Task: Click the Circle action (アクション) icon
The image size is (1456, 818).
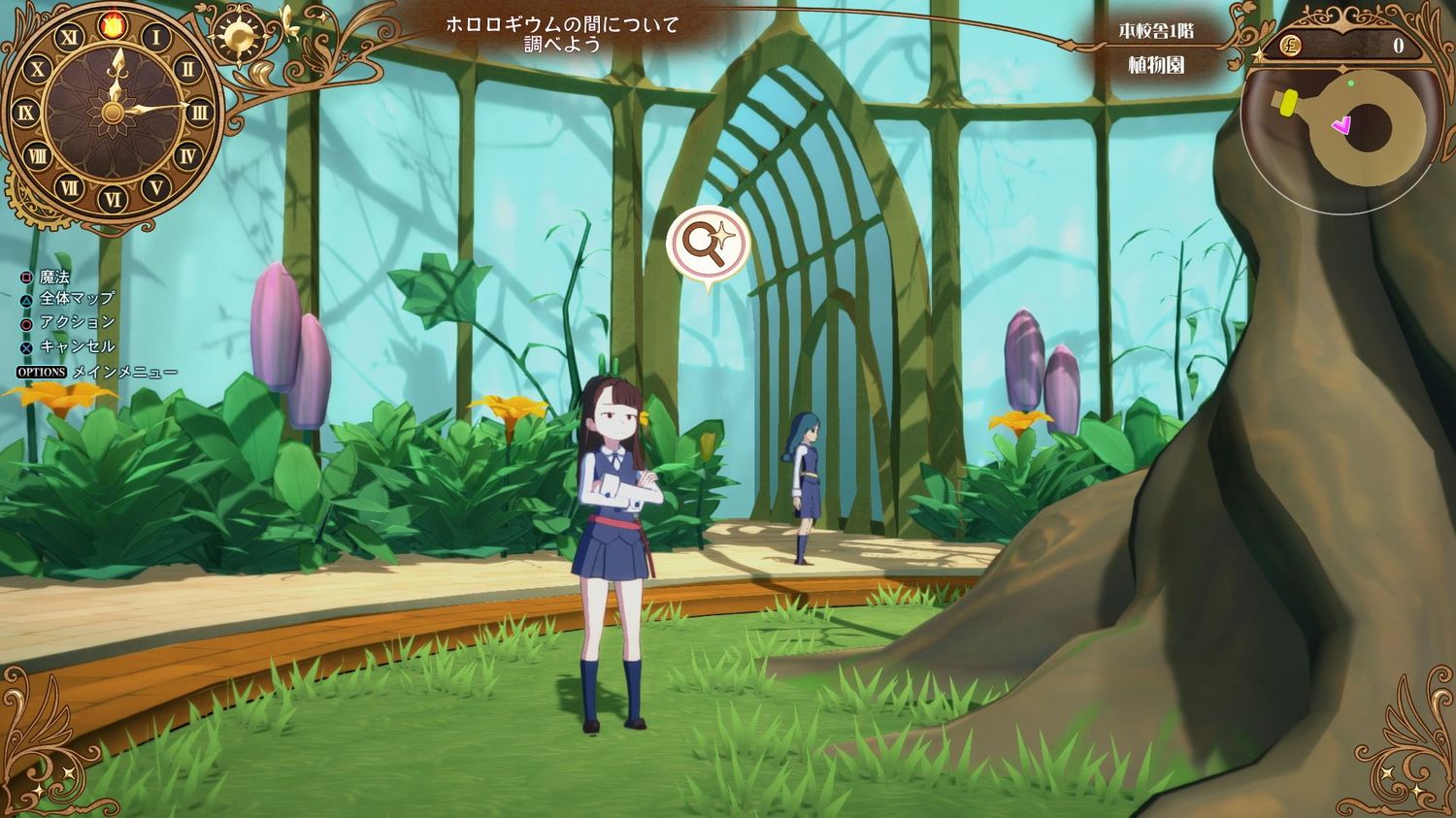Action: point(24,321)
